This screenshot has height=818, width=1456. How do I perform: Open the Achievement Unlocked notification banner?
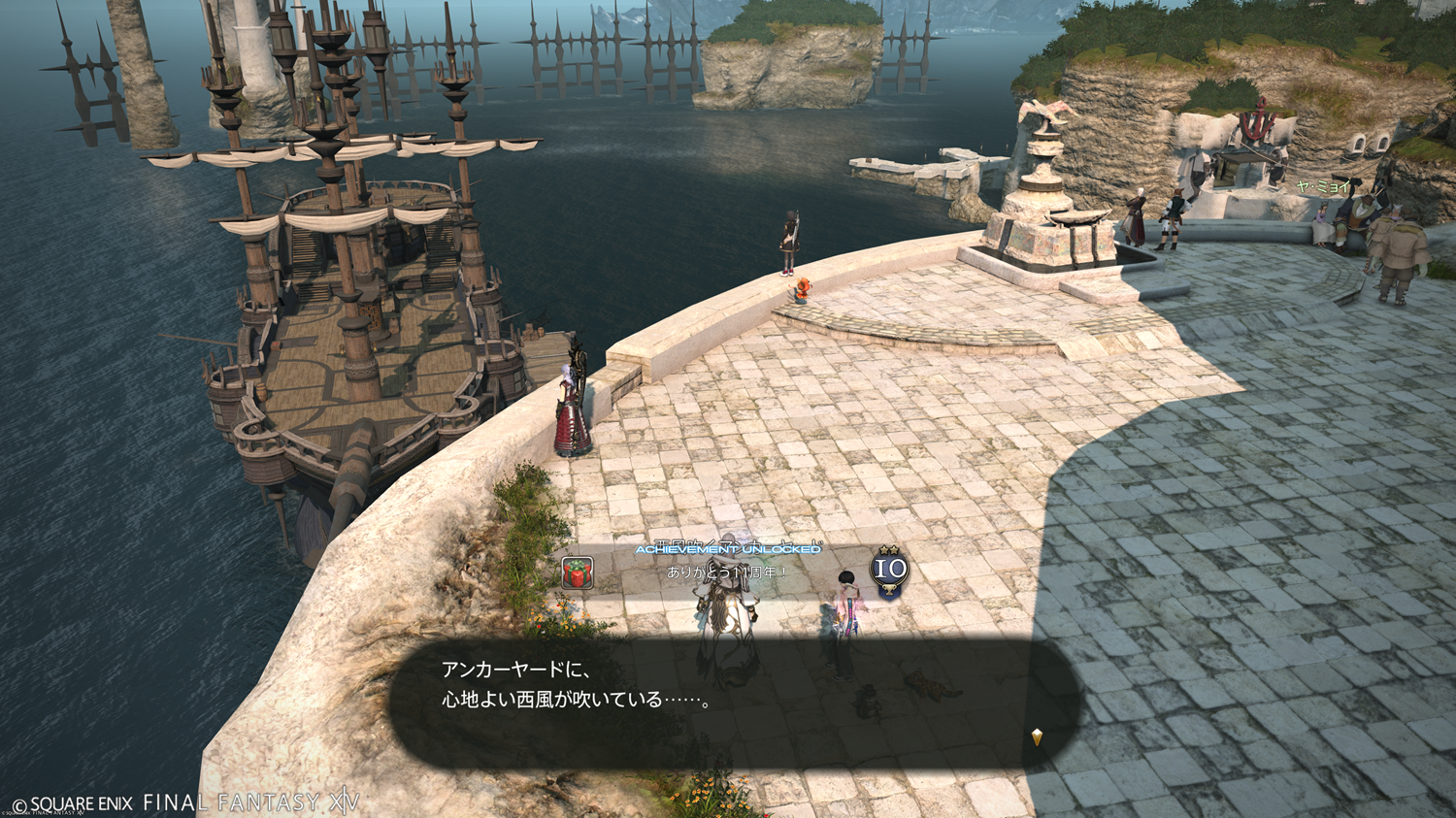(728, 550)
